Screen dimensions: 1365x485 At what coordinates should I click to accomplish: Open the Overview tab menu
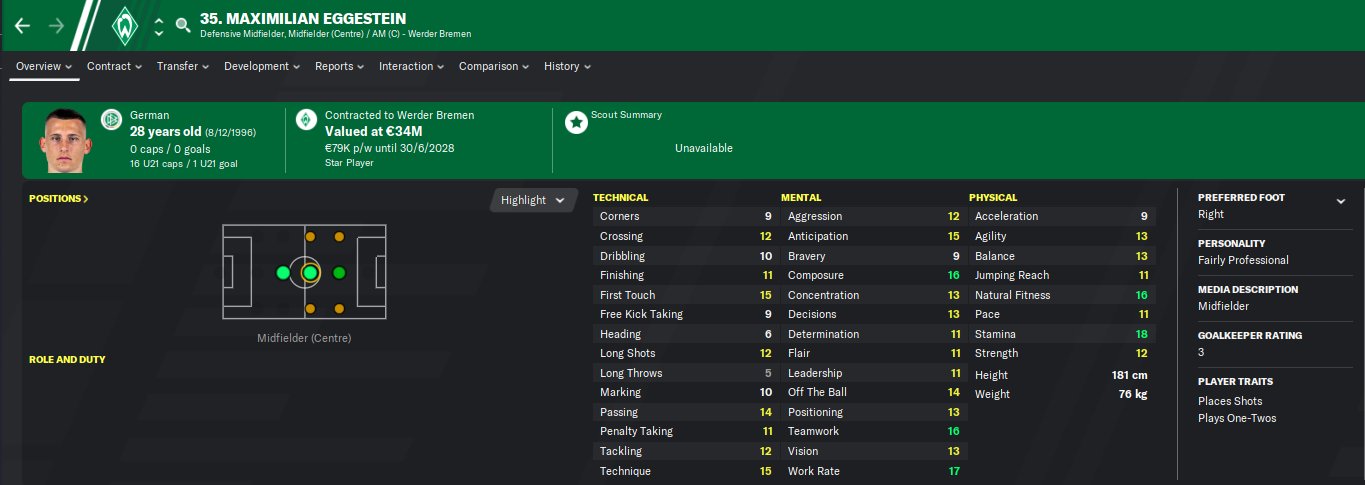tap(45, 66)
